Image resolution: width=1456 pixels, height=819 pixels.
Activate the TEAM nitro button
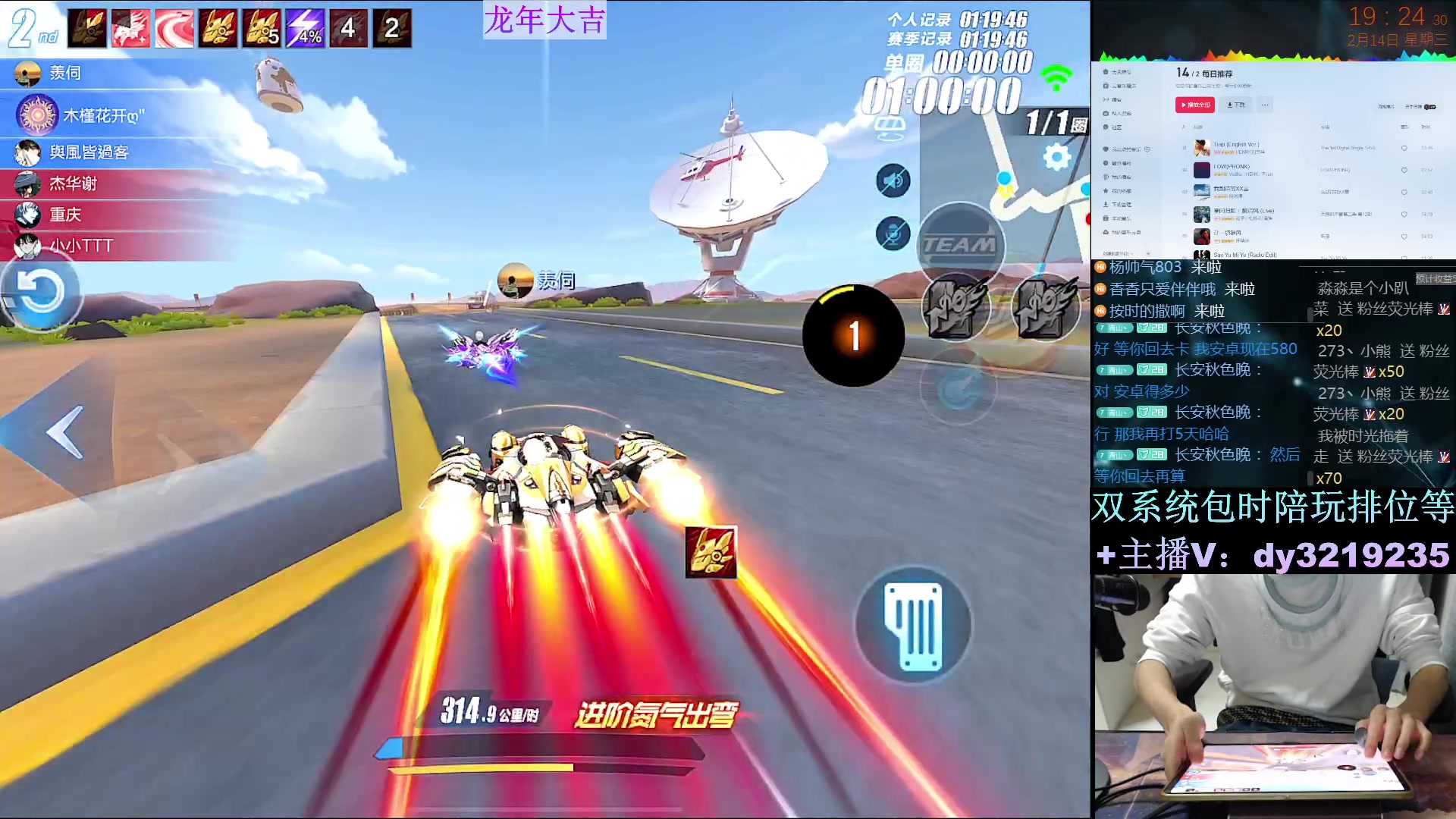(x=960, y=246)
